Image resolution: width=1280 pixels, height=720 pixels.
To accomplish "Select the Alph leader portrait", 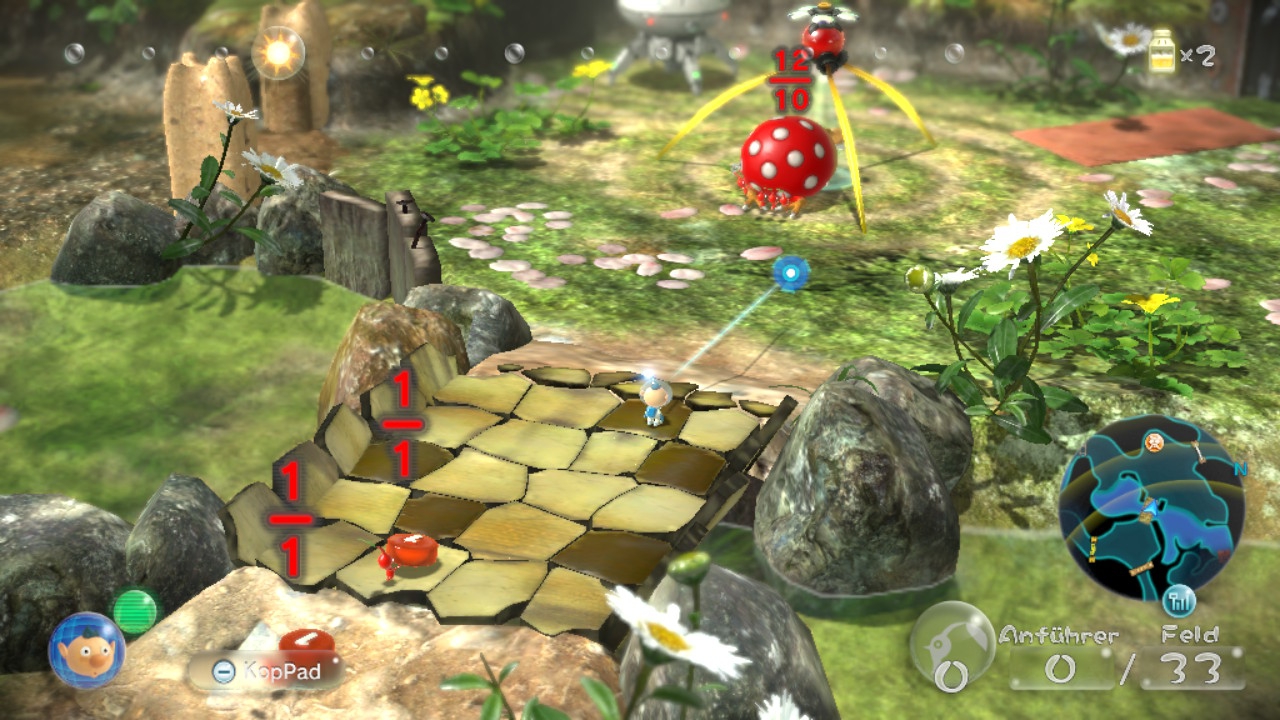I will [x=87, y=649].
